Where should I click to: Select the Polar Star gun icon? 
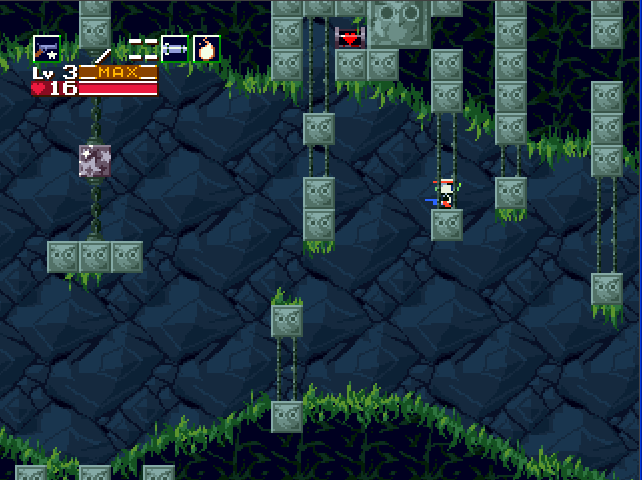click(x=47, y=48)
